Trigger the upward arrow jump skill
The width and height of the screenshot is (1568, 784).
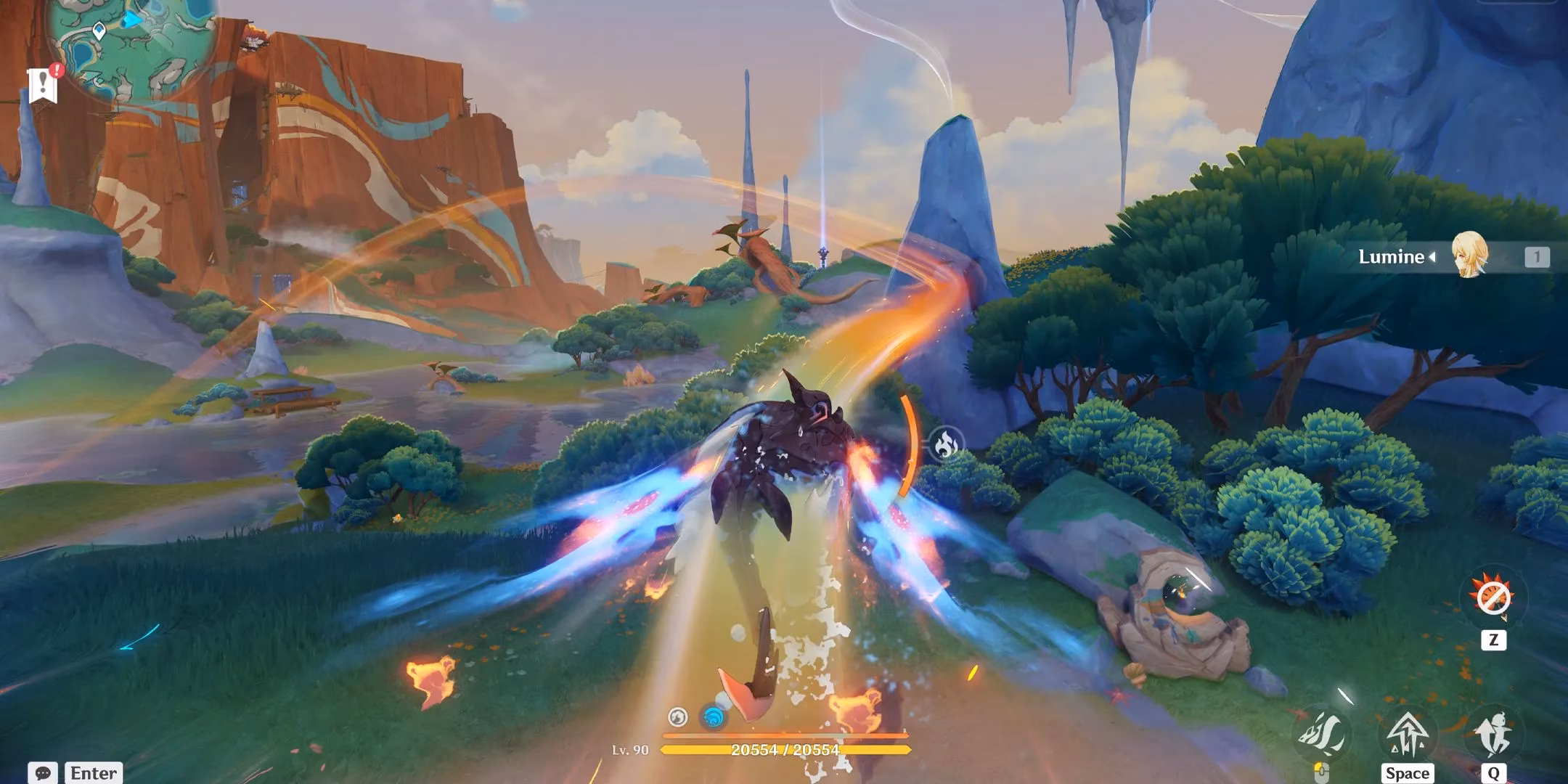coord(1407,735)
